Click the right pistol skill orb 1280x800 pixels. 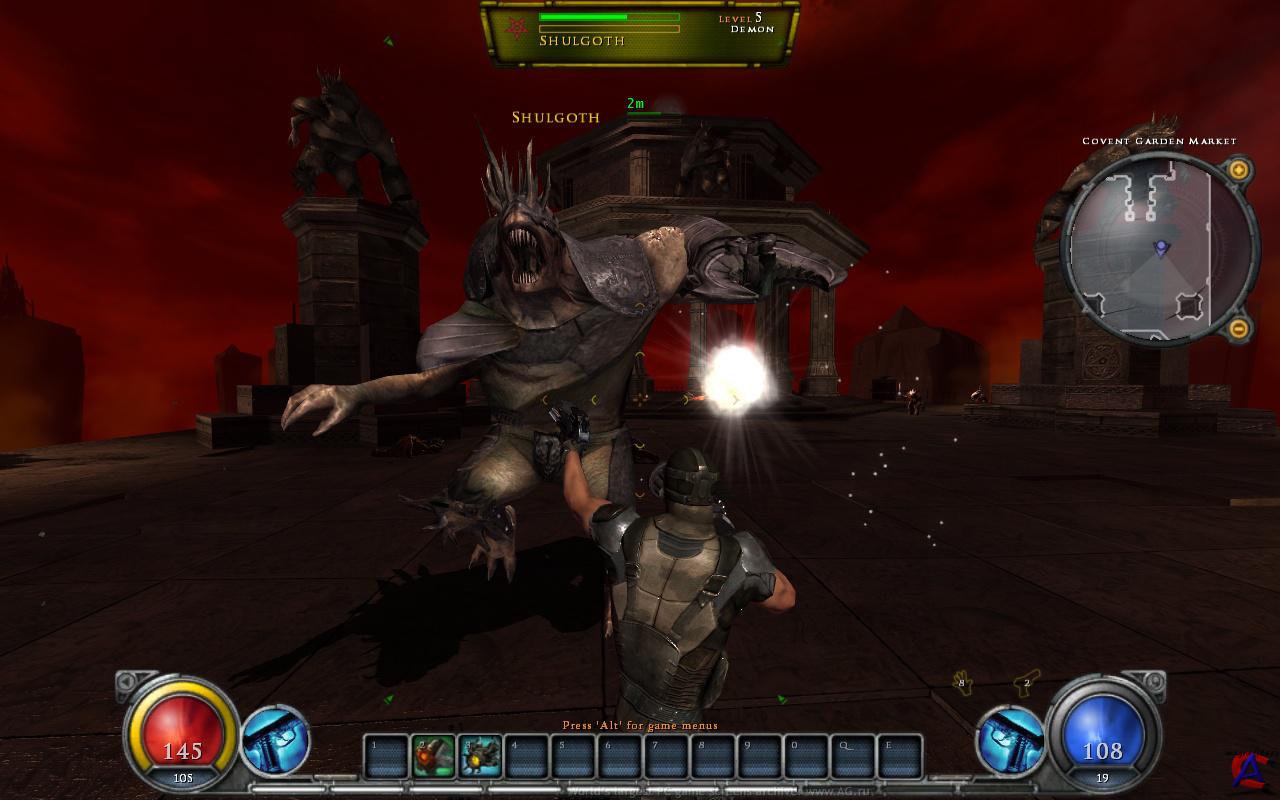click(x=1011, y=741)
